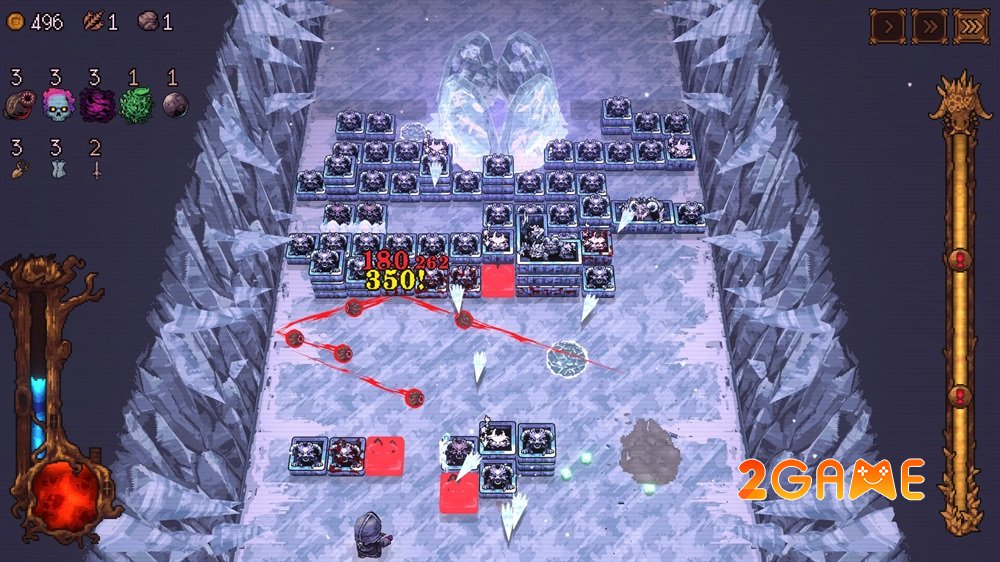Pick the dark purple swirl ball icon
This screenshot has height=562, width=1000.
(x=96, y=105)
